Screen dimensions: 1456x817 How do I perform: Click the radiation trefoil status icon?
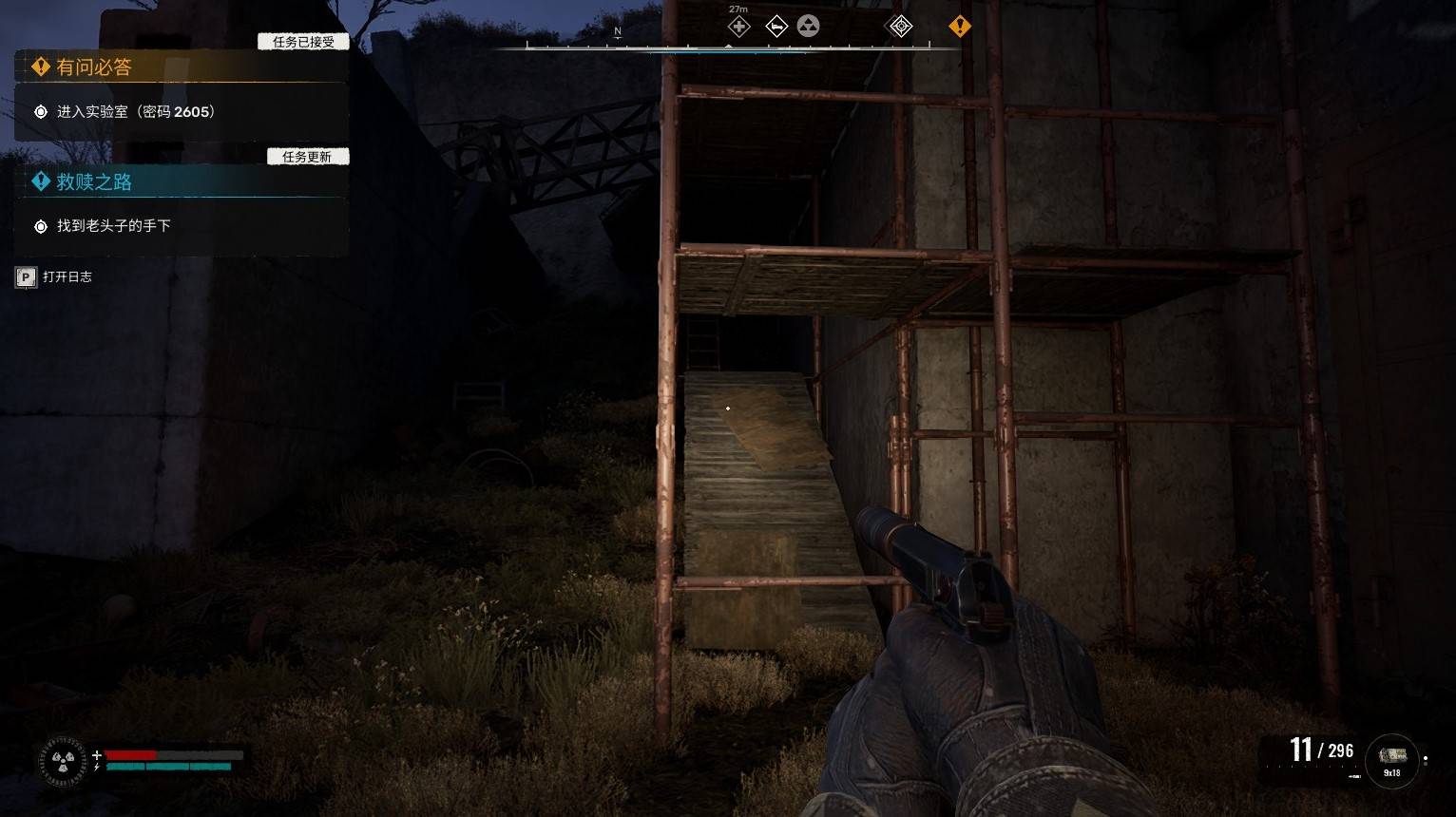(x=63, y=761)
